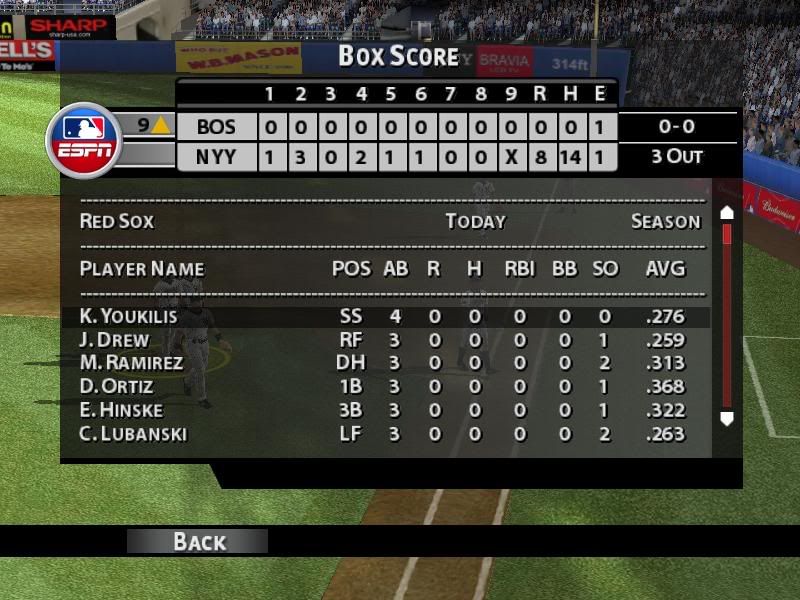The width and height of the screenshot is (800, 600).
Task: Click the scroll-down arrow of the stats list
Action: click(x=727, y=419)
